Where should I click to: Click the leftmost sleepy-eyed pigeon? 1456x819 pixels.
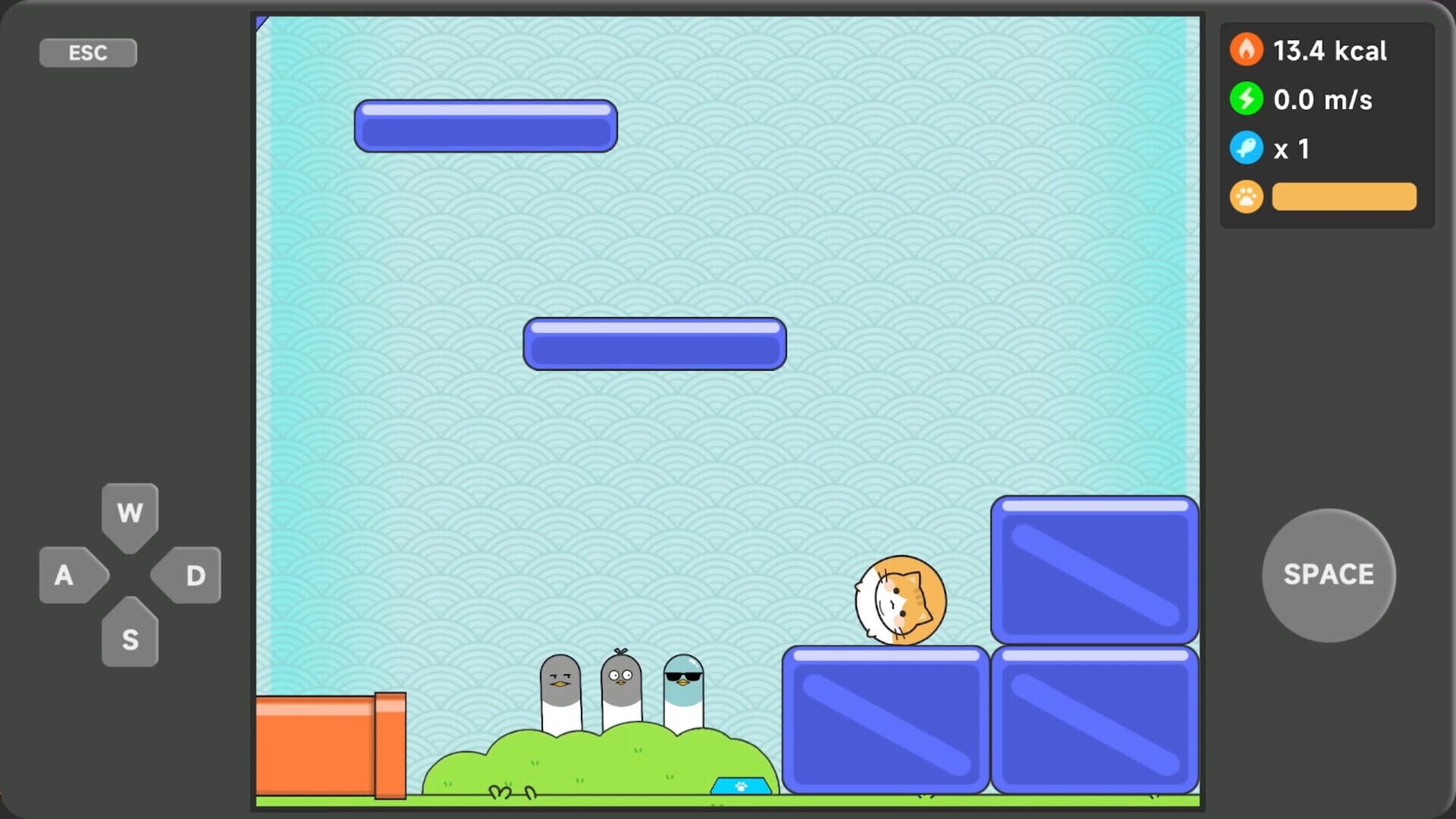click(560, 686)
